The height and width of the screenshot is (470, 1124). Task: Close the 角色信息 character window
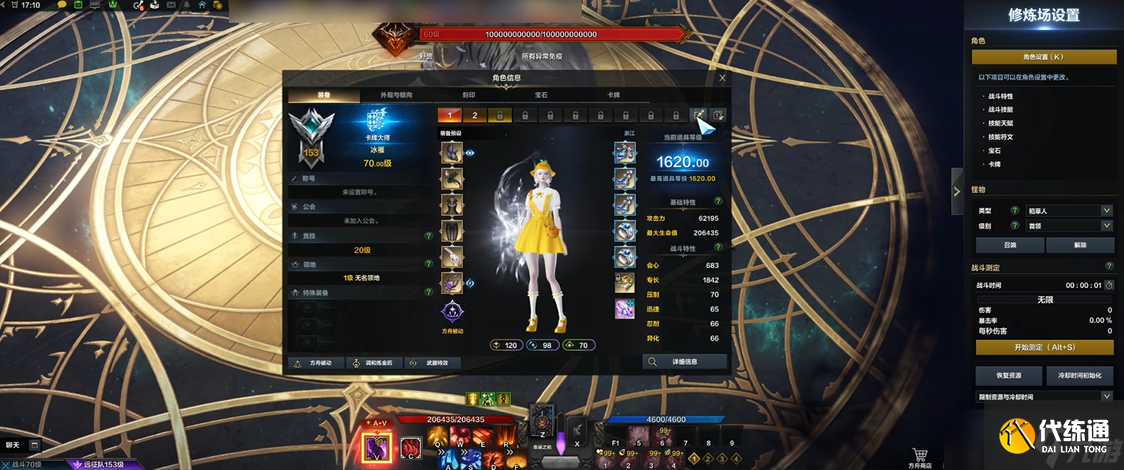point(722,77)
